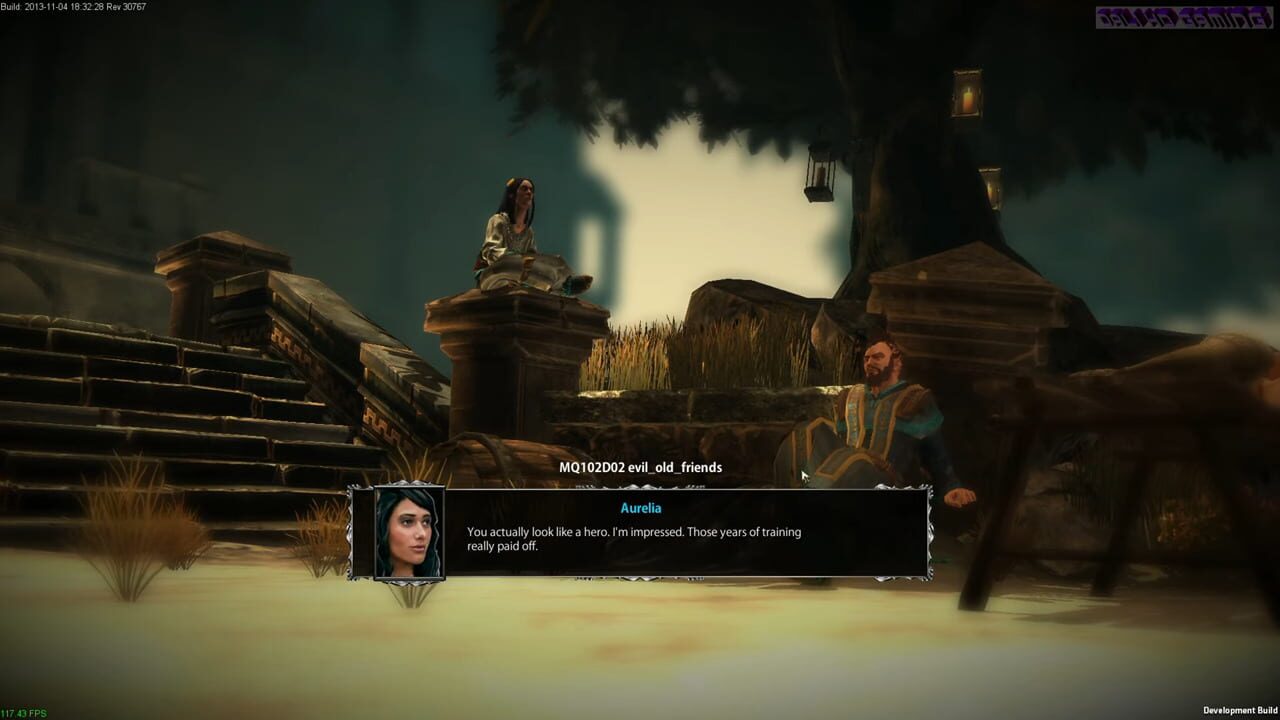Image resolution: width=1280 pixels, height=720 pixels.
Task: Click the MQ102D02 evil_old_friends quest label
Action: point(639,467)
